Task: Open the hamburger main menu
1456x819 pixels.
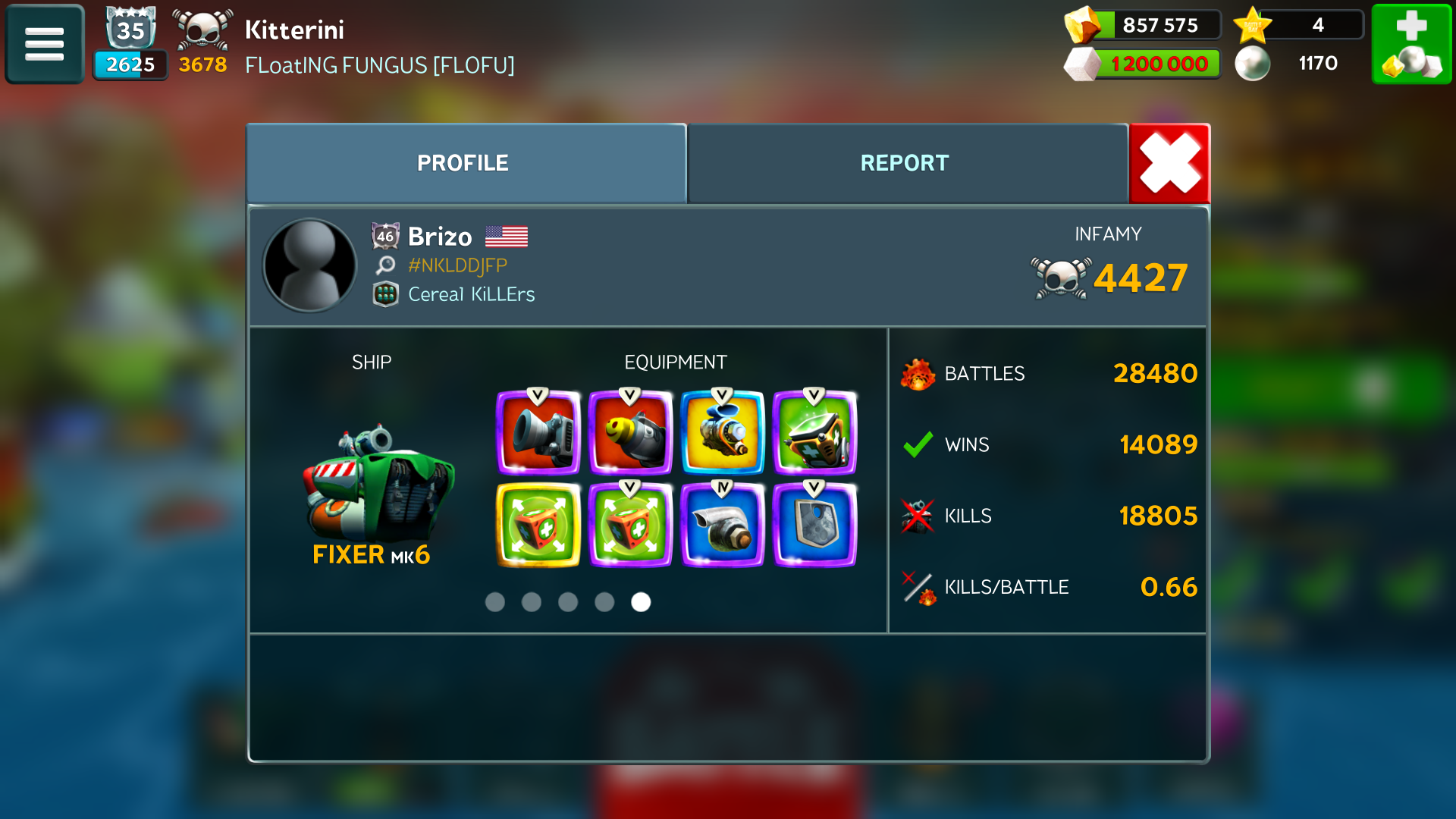Action: click(x=44, y=44)
